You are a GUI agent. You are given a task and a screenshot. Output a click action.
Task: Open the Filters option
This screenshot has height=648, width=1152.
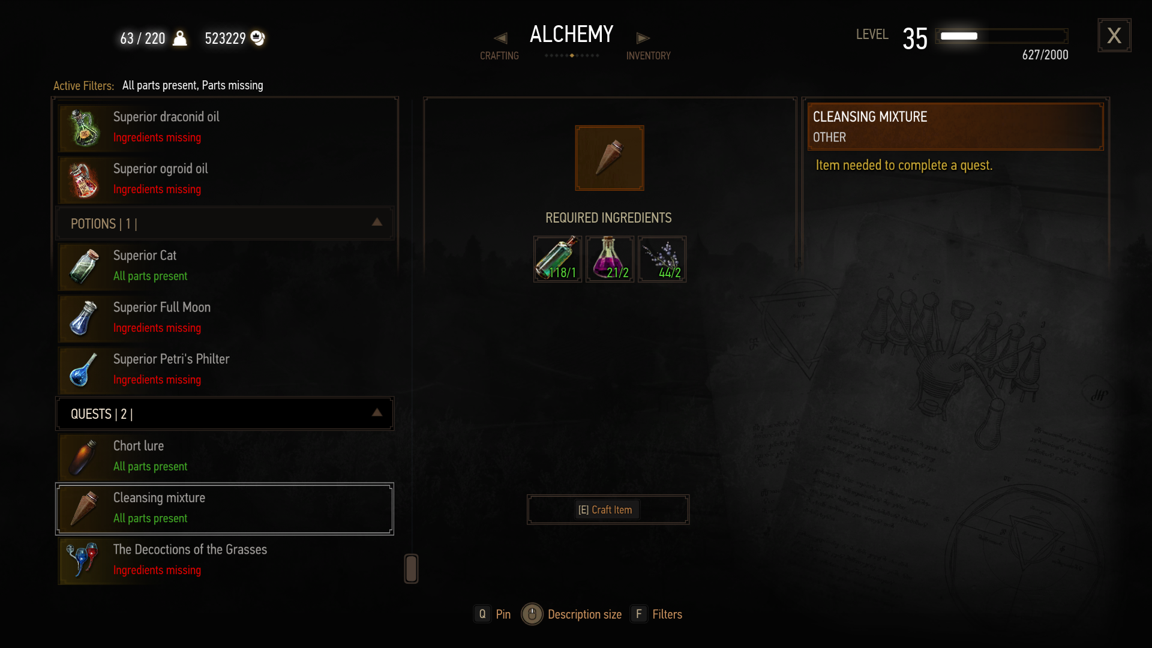(657, 615)
